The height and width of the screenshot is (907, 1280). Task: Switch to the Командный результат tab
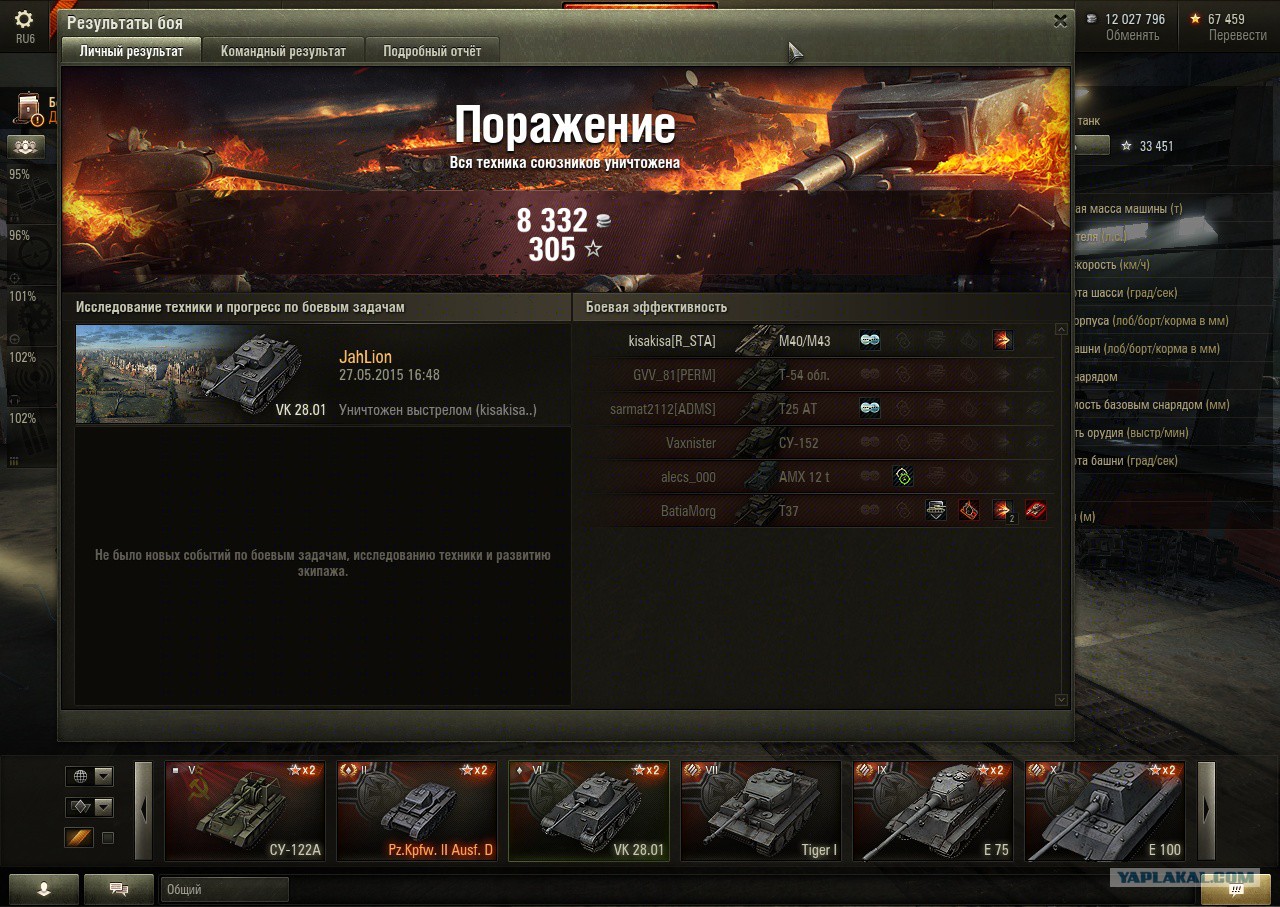(283, 51)
